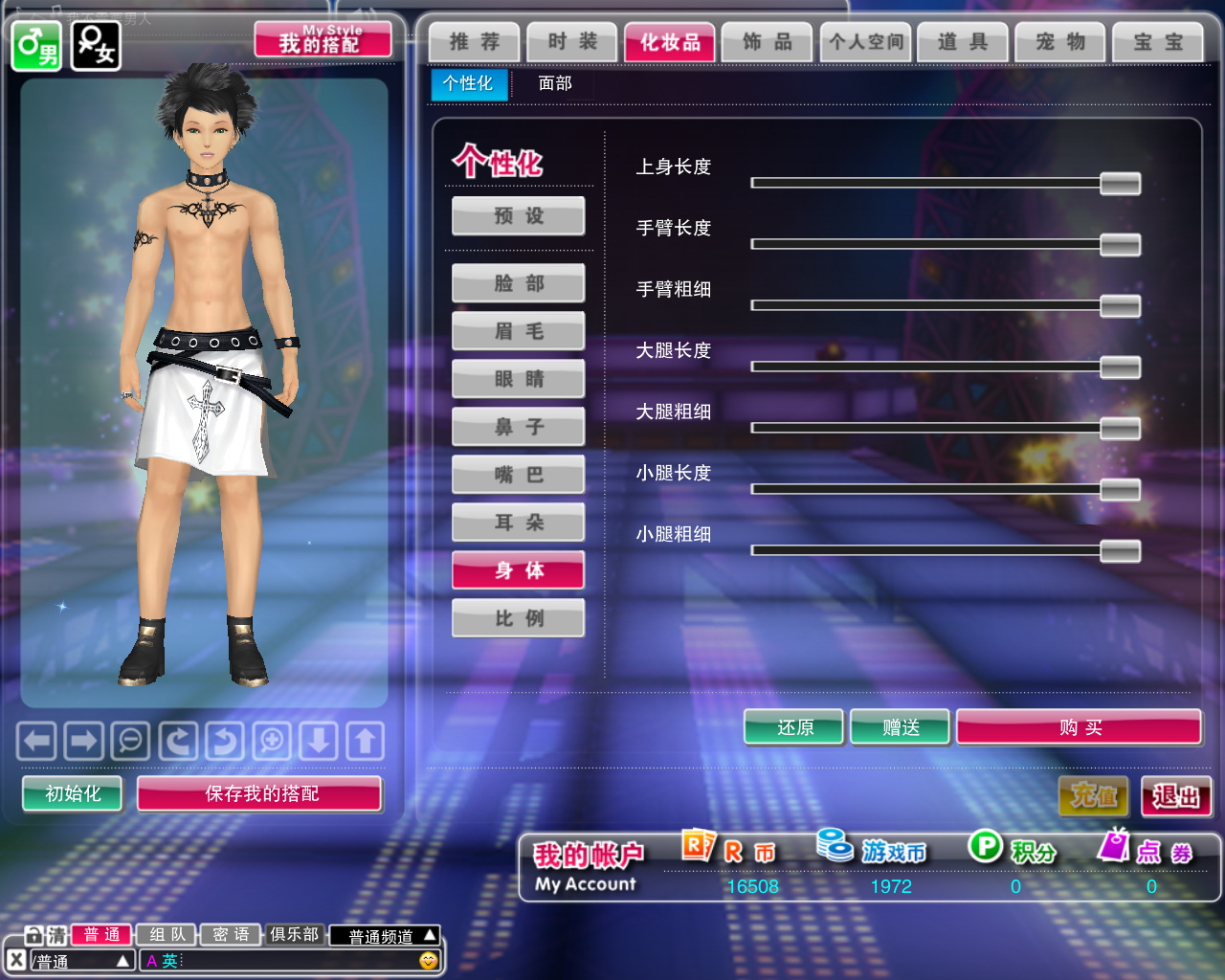Open the 嘴巴 mouth category
Image resolution: width=1225 pixels, height=980 pixels.
click(519, 475)
